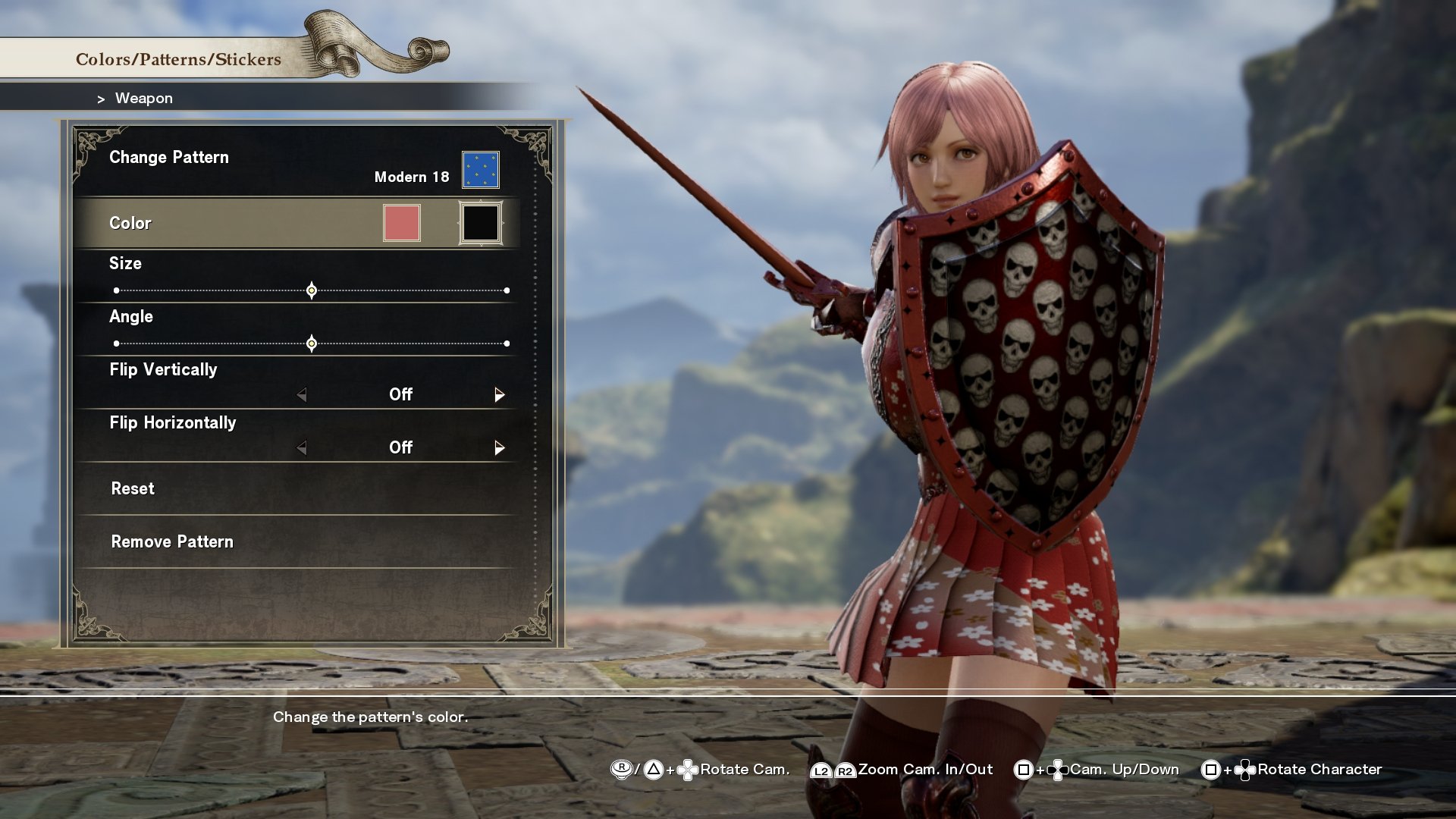Click the square button Cam Up/Down icon
The image size is (1456, 819).
pyautogui.click(x=1024, y=769)
